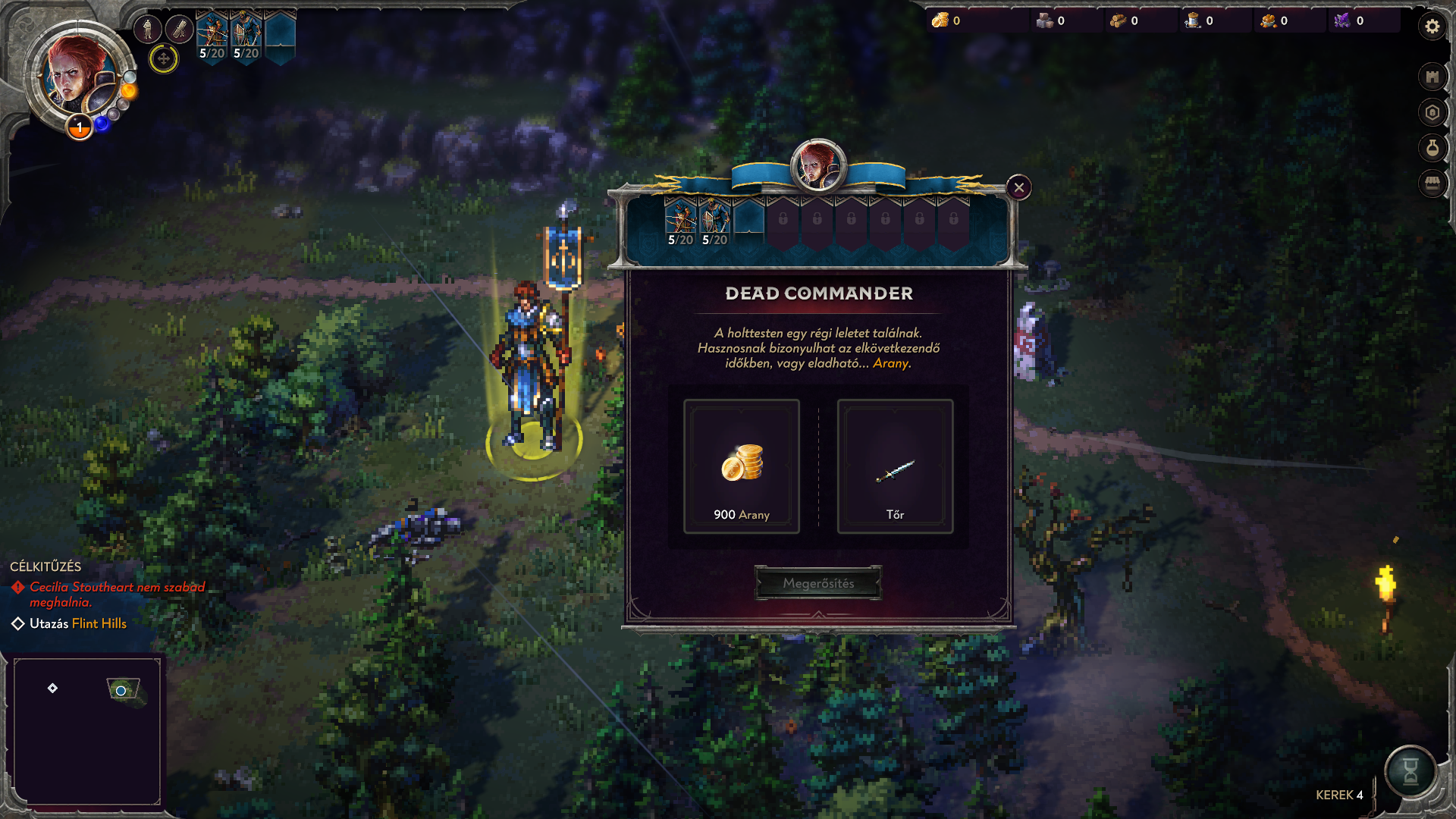Click the minimap panel
1456x819 pixels.
pos(87,731)
